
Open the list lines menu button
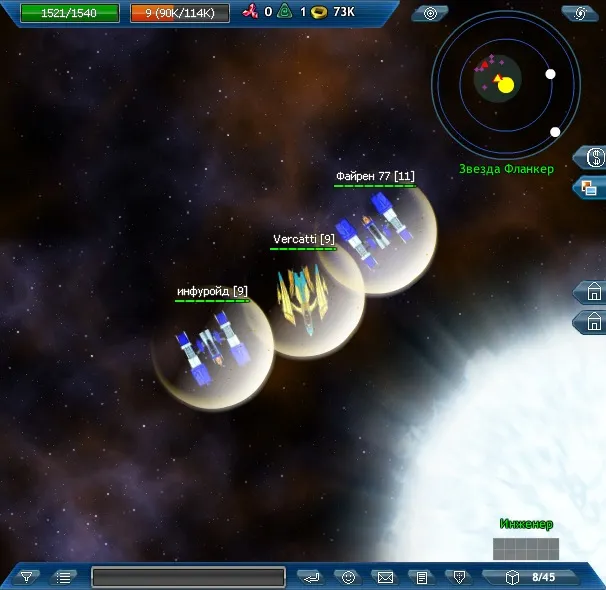(x=64, y=577)
